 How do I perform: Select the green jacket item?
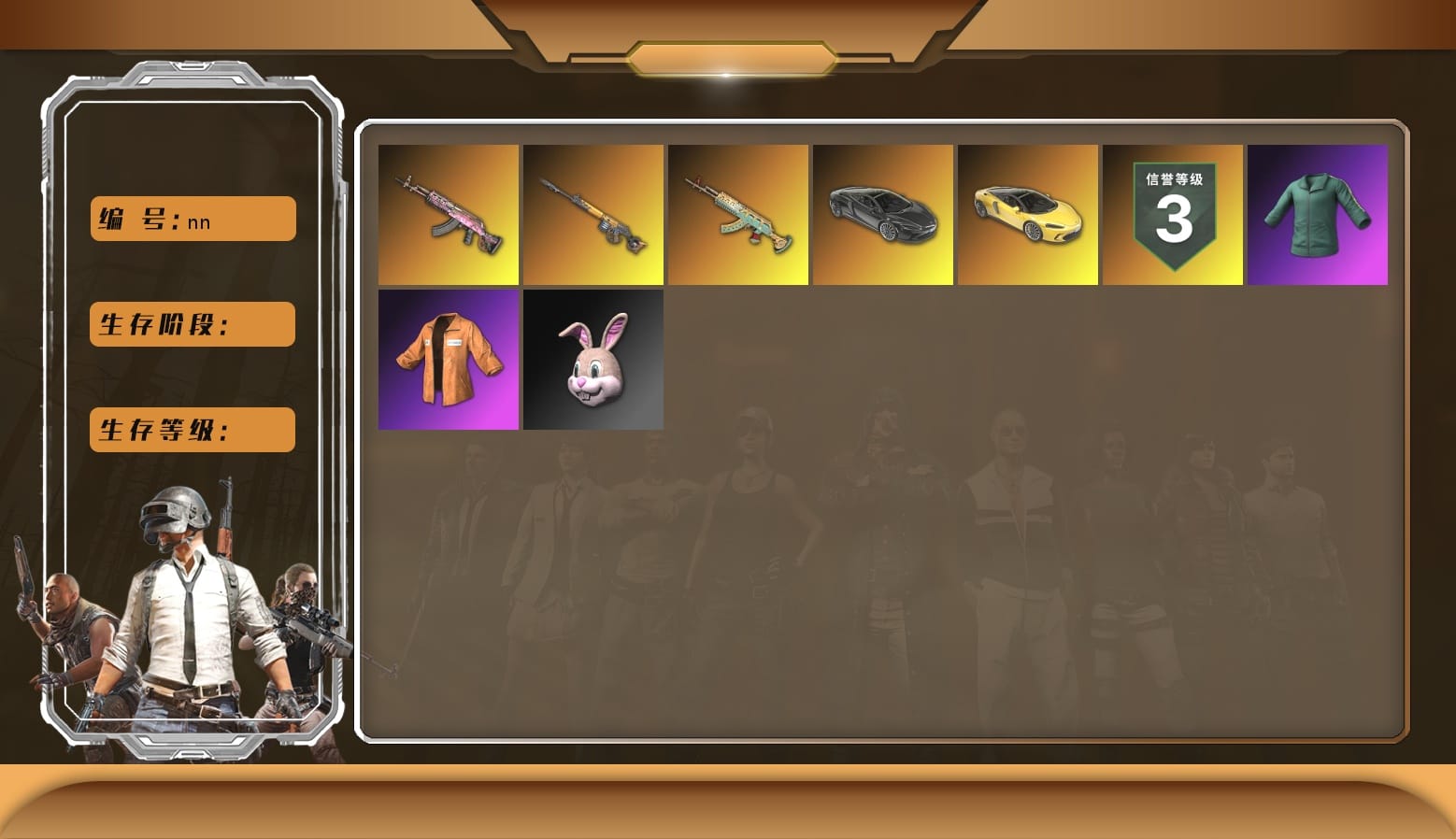coord(1317,214)
